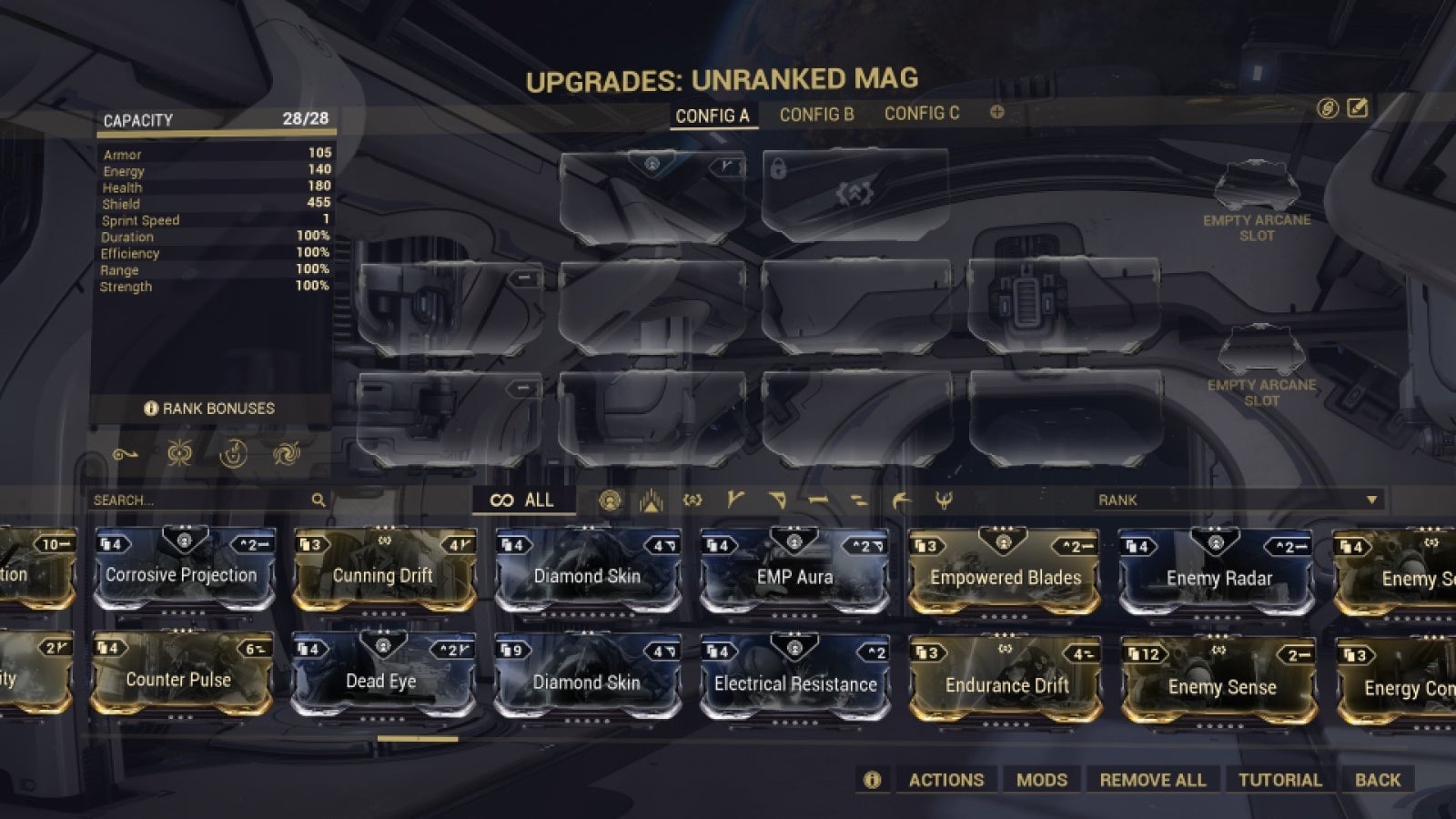Viewport: 1456px width, 819px height.
Task: Click the search magnifier icon in search bar
Action: [x=318, y=500]
